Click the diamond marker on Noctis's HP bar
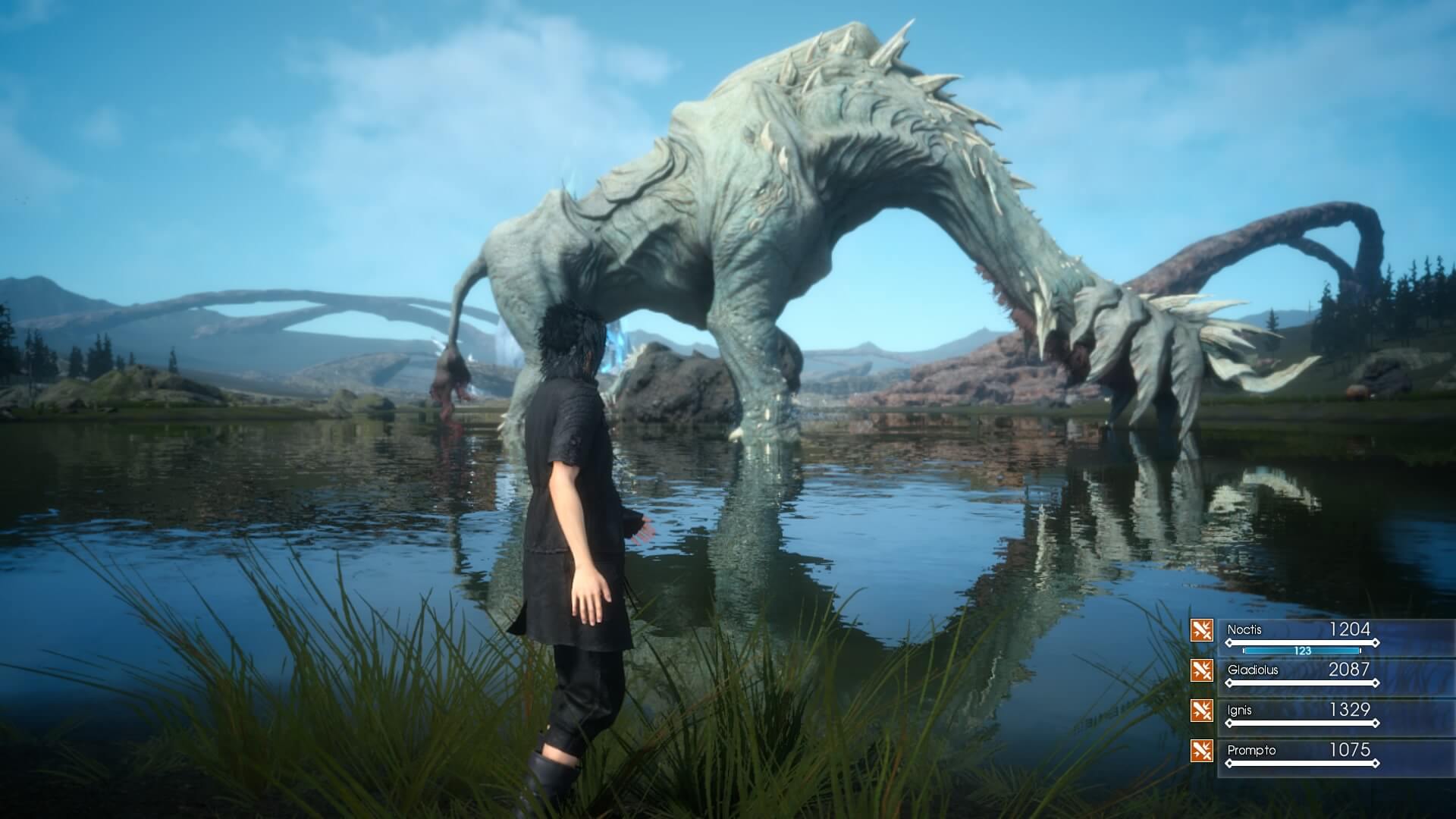 [x=1229, y=642]
